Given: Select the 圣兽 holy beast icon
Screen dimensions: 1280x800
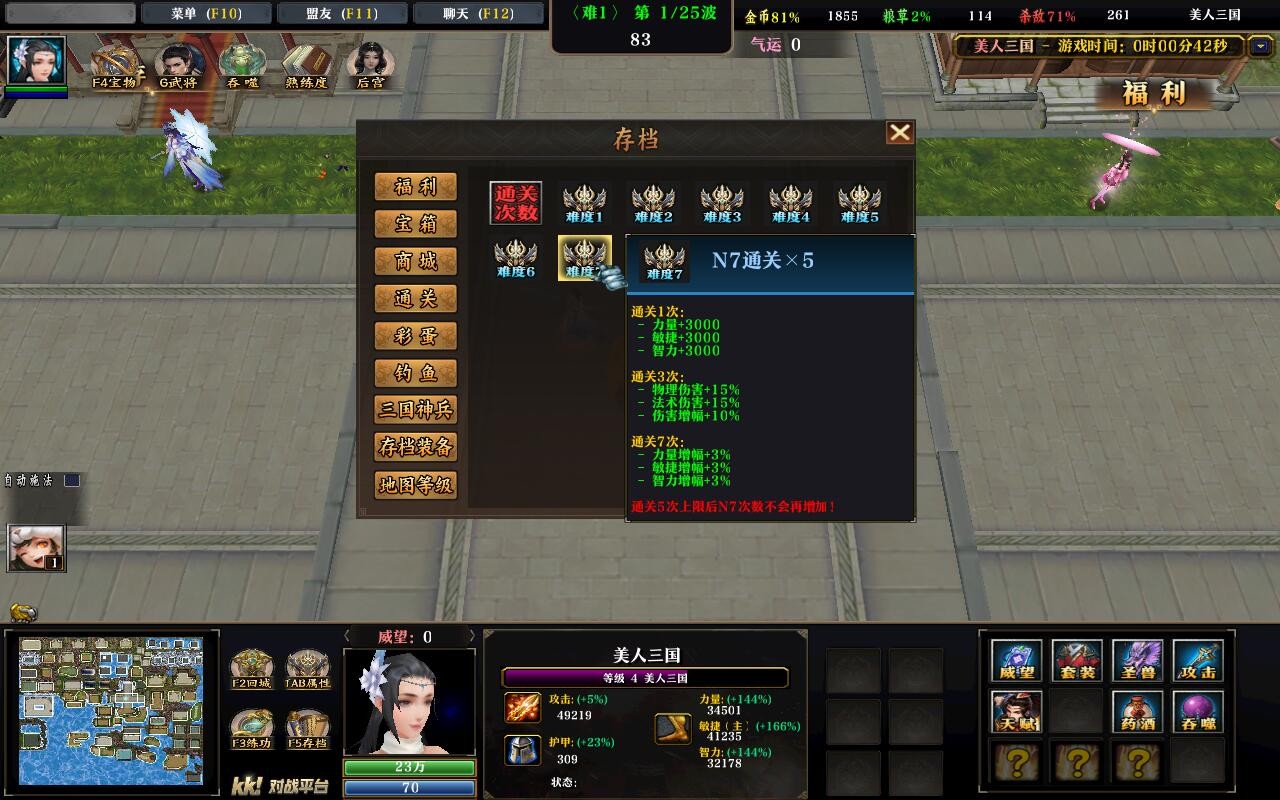Looking at the screenshot, I should (1140, 659).
